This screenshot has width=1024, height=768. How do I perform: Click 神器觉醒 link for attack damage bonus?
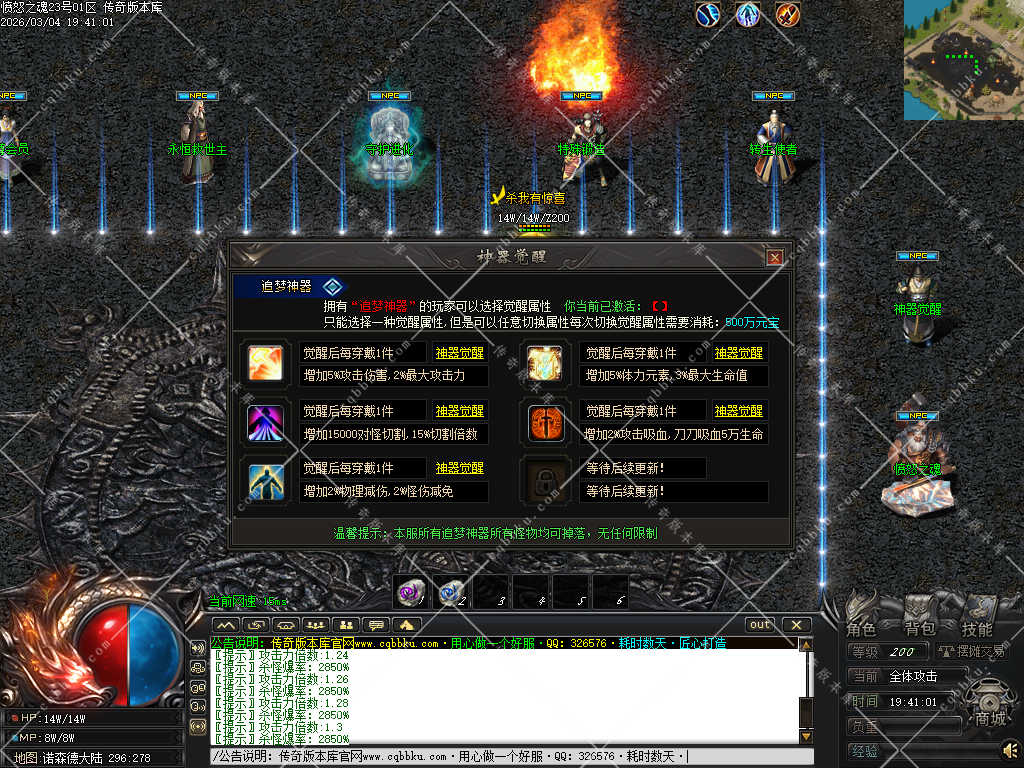[x=459, y=353]
